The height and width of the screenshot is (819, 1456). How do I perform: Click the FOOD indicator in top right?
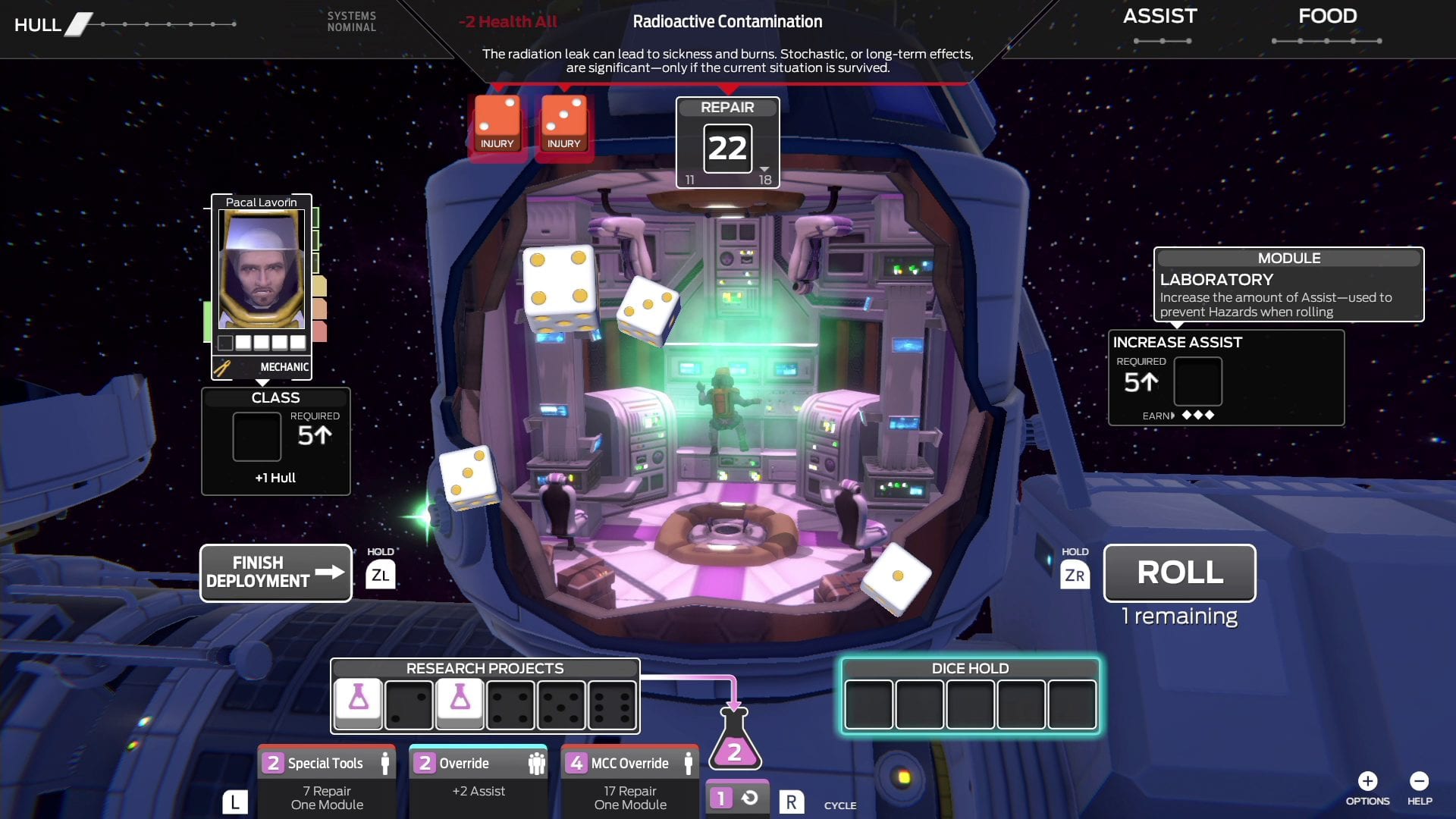(x=1327, y=16)
